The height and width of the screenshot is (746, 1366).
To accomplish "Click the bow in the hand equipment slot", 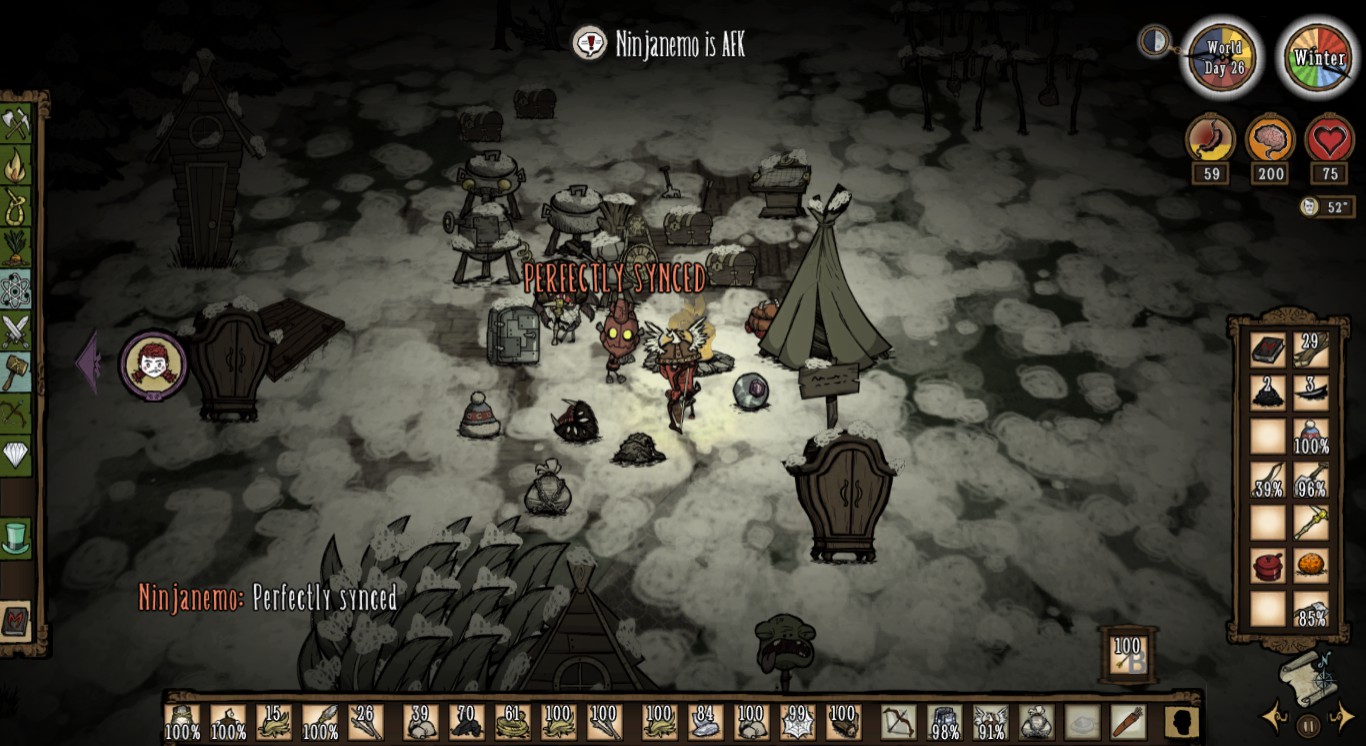I will [x=897, y=722].
